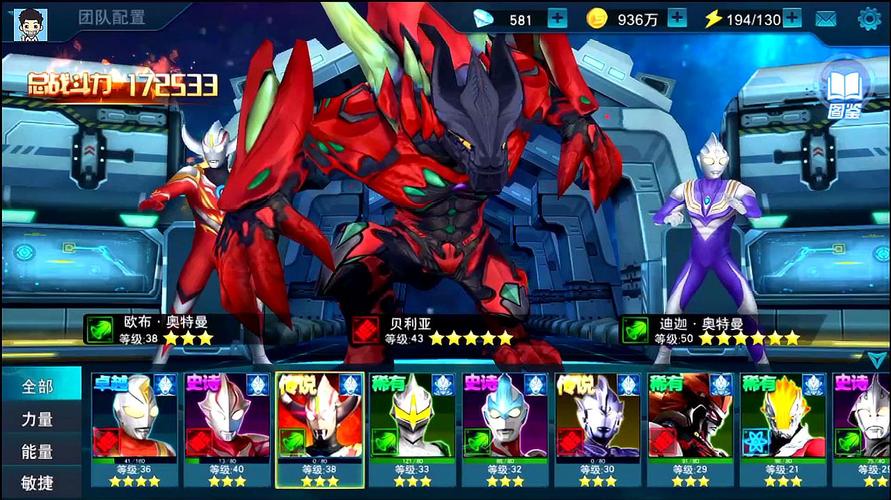The height and width of the screenshot is (500, 891).
Task: Add more diamonds with the plus button
Action: [x=557, y=18]
